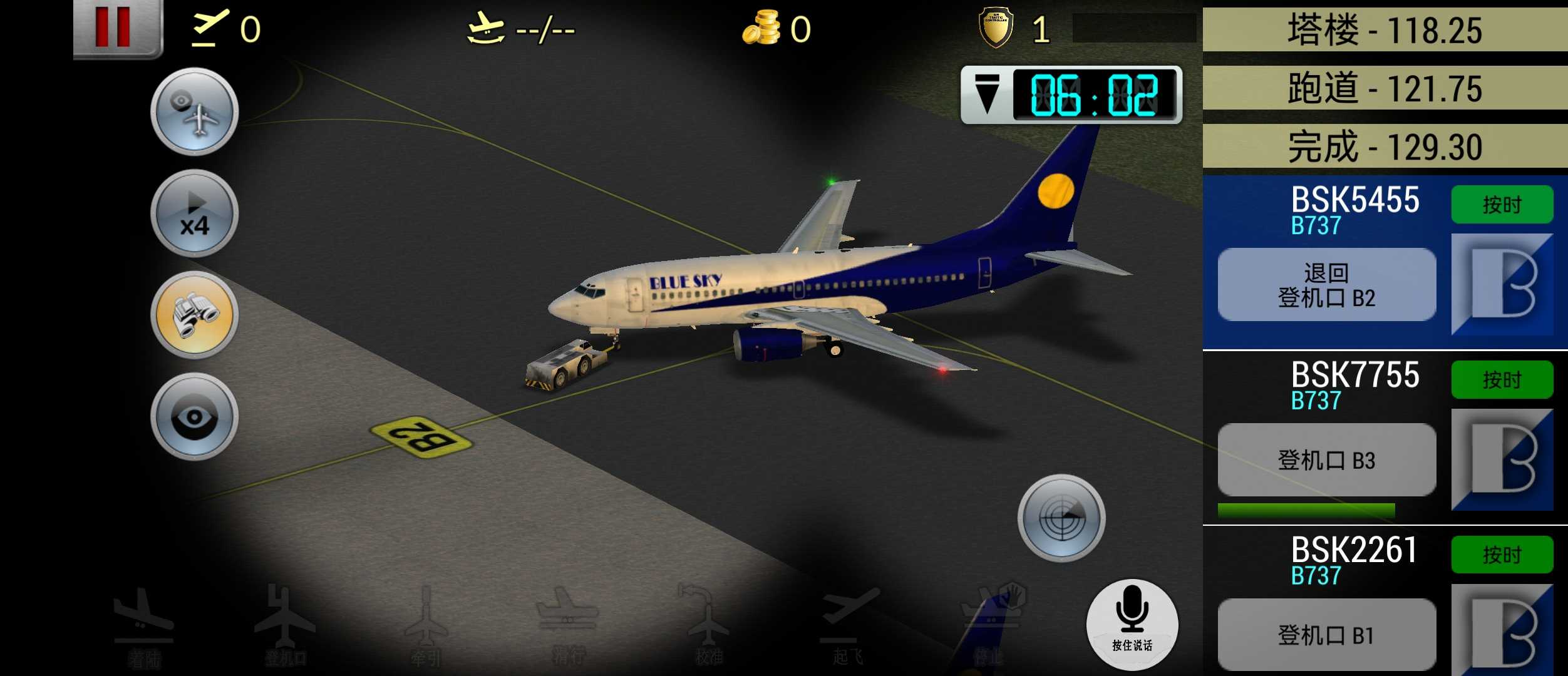Hold the microphone talk button
The height and width of the screenshot is (676, 1568).
[1132, 623]
